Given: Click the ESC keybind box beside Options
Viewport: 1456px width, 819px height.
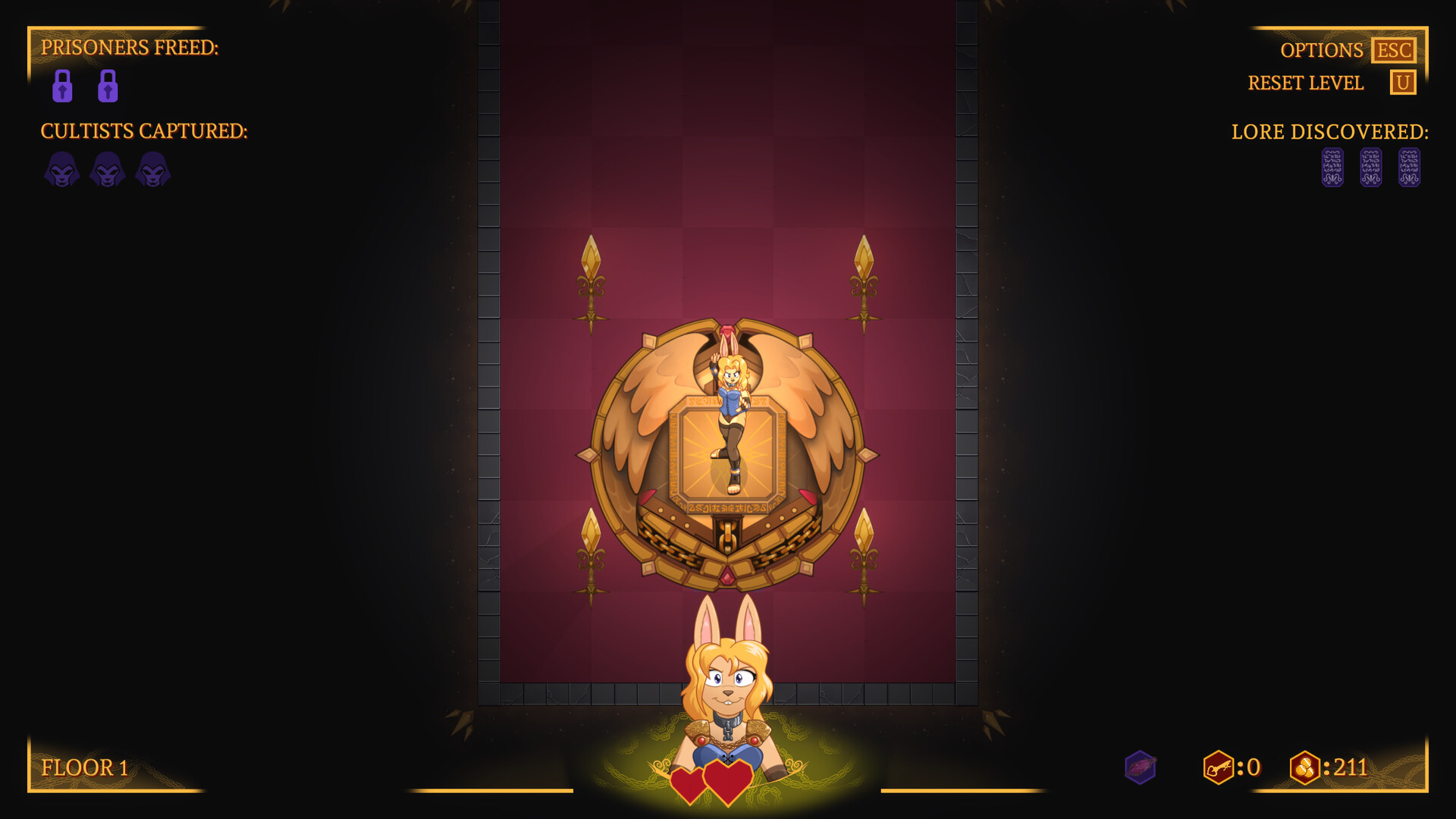Looking at the screenshot, I should pyautogui.click(x=1394, y=50).
